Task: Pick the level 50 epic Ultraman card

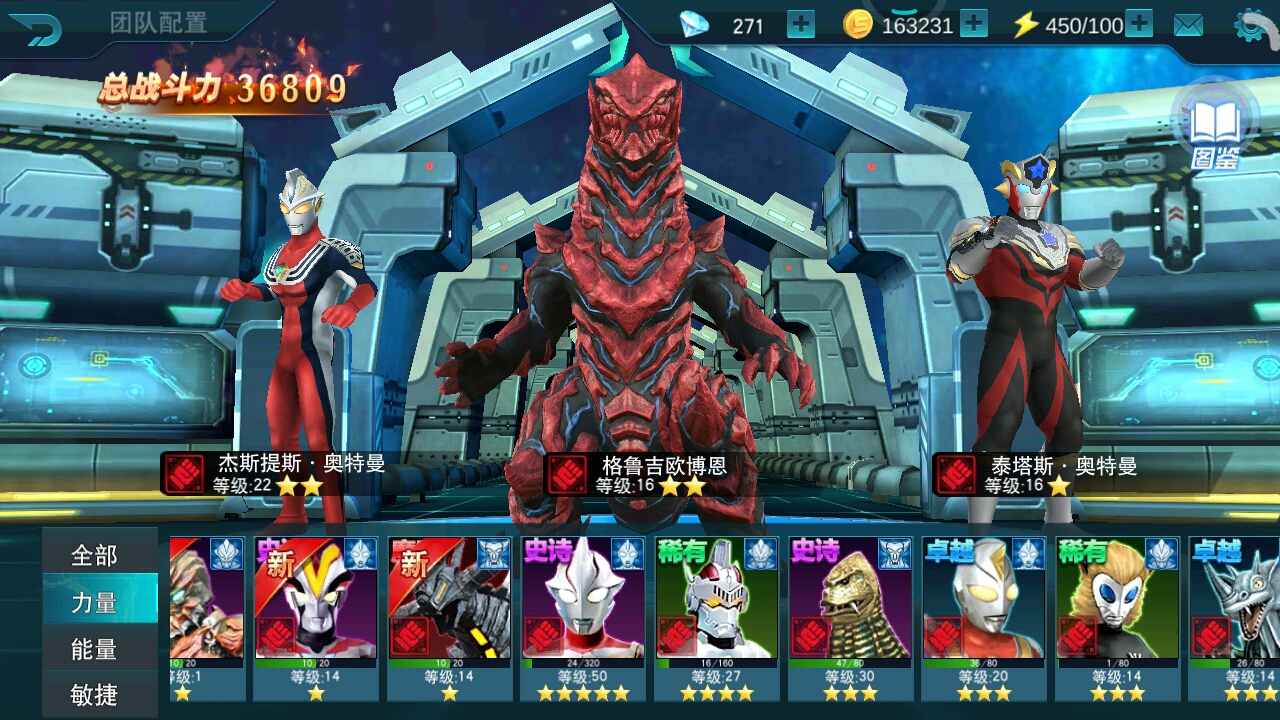Action: [583, 615]
